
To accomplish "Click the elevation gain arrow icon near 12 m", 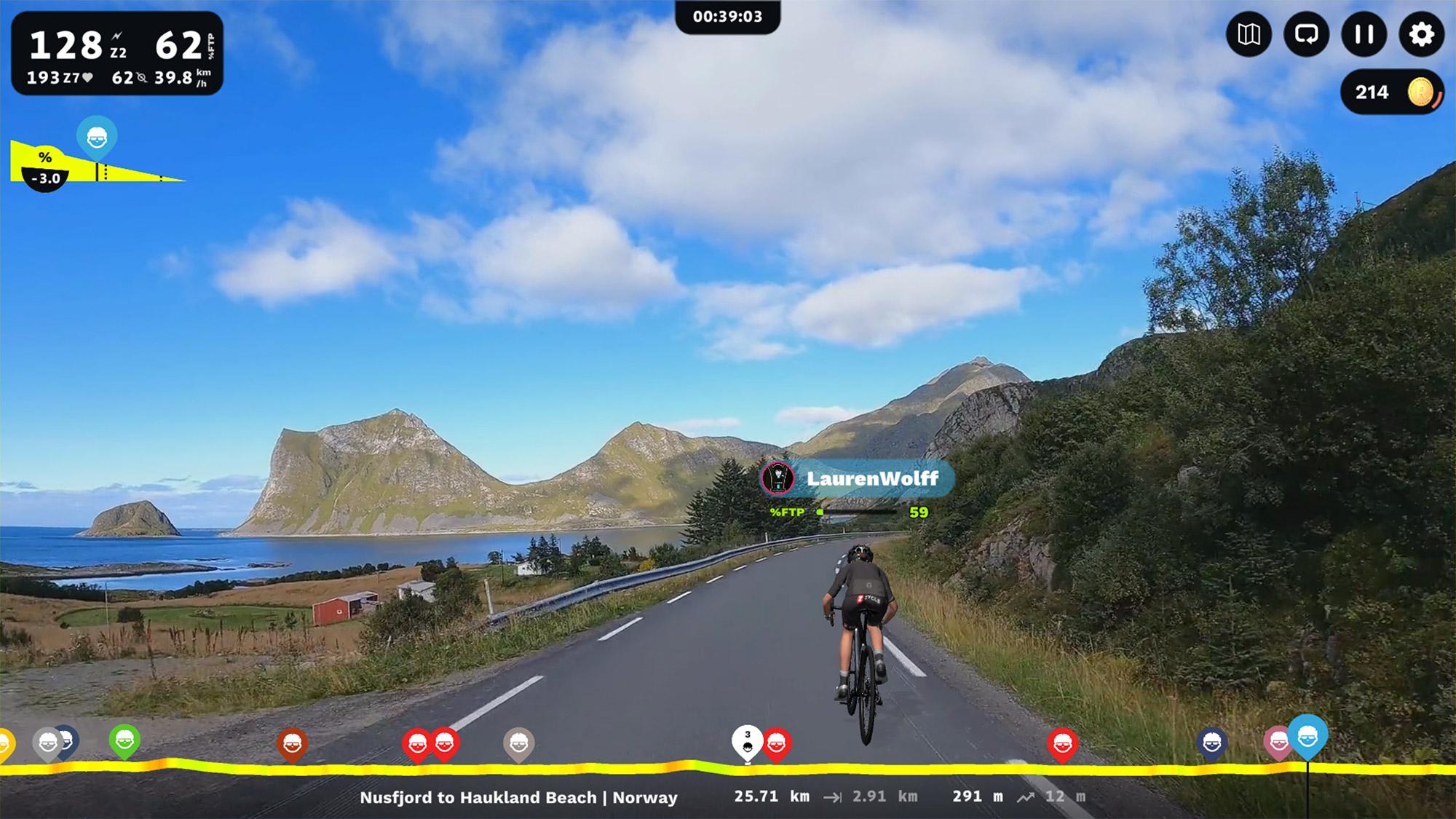I will (1024, 797).
